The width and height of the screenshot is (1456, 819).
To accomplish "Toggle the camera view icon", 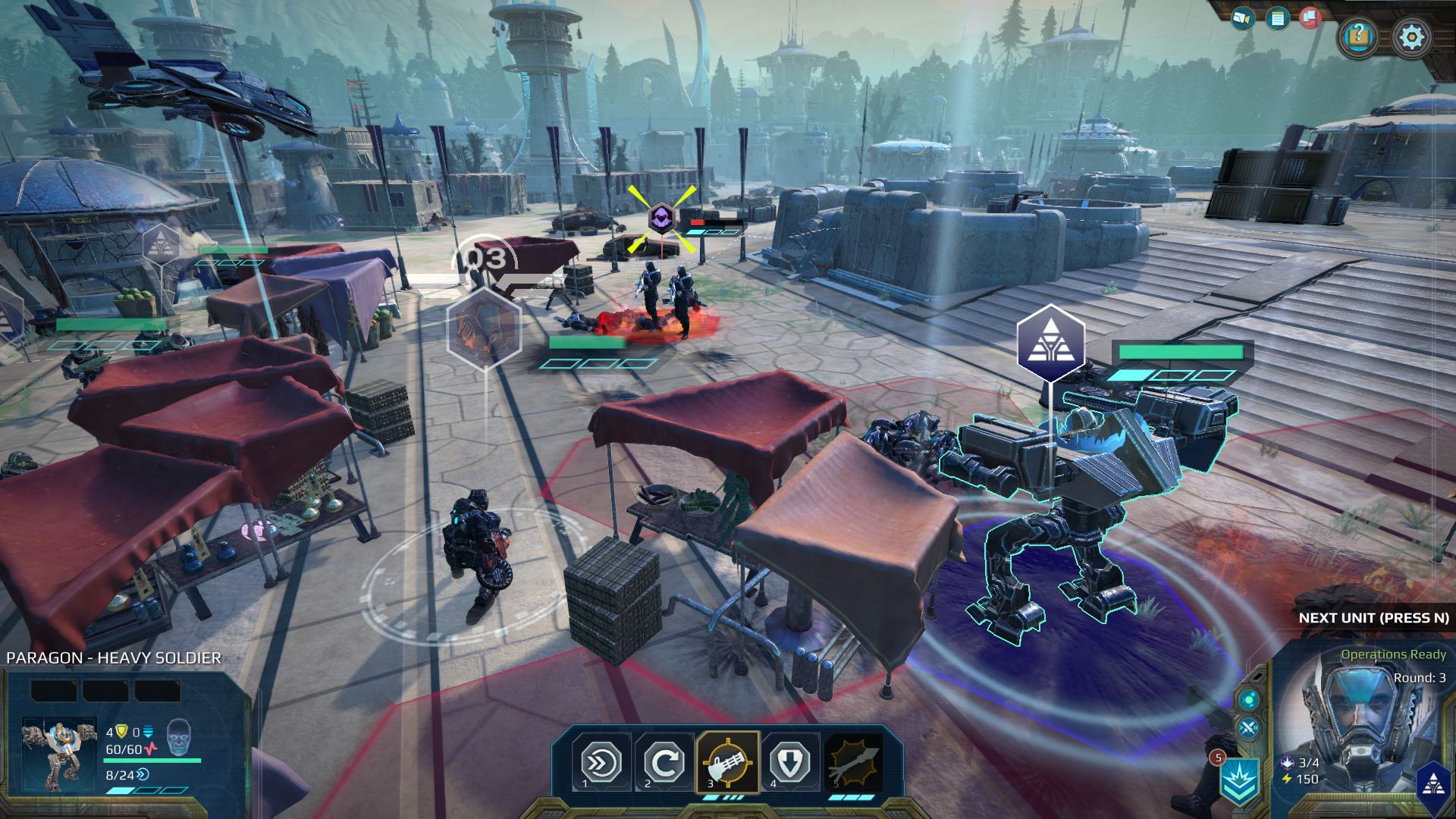I will pos(1242,18).
